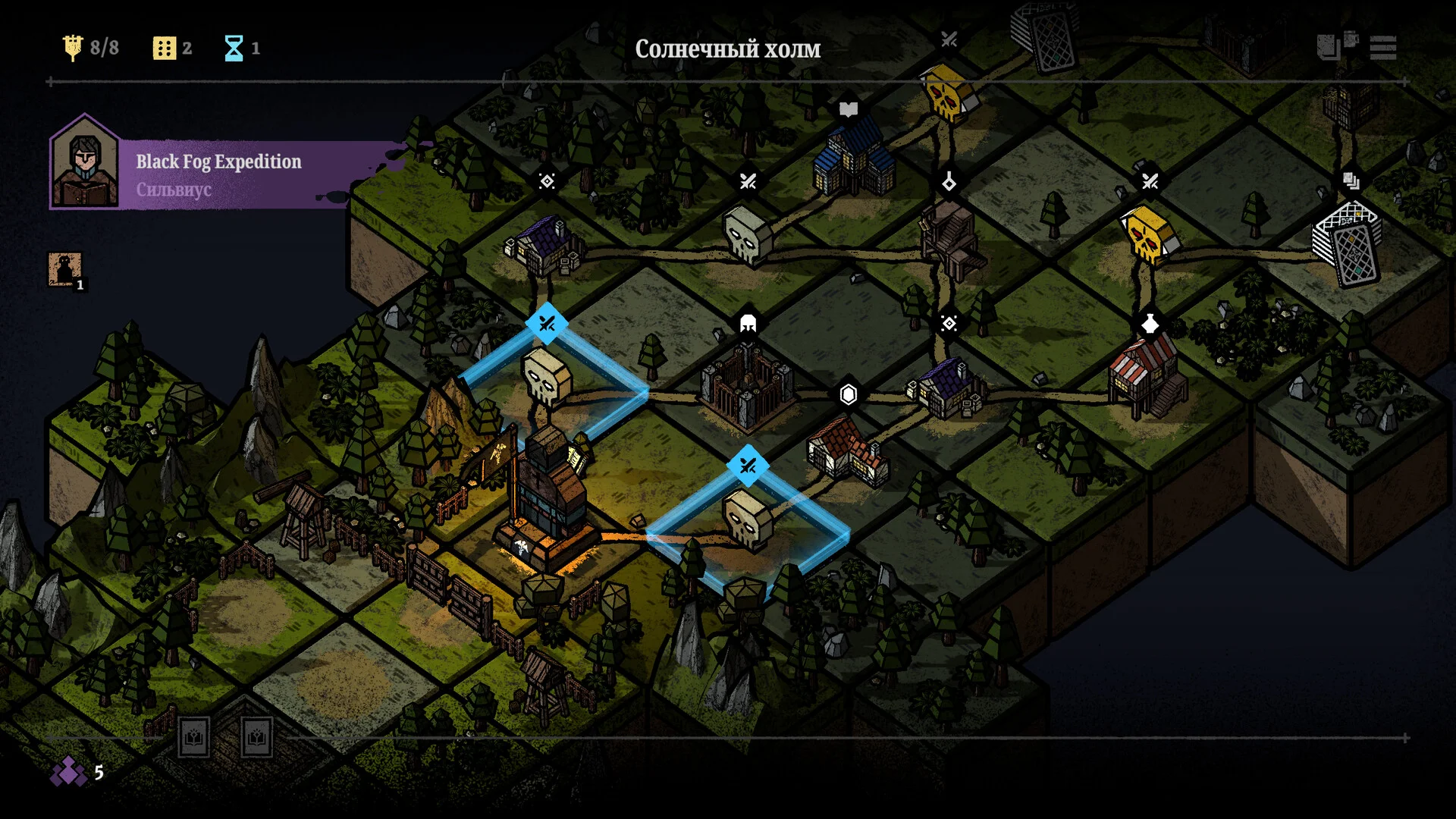This screenshot has width=1456, height=819.
Task: Open the shadowy figure icon marked 1
Action: click(x=65, y=269)
